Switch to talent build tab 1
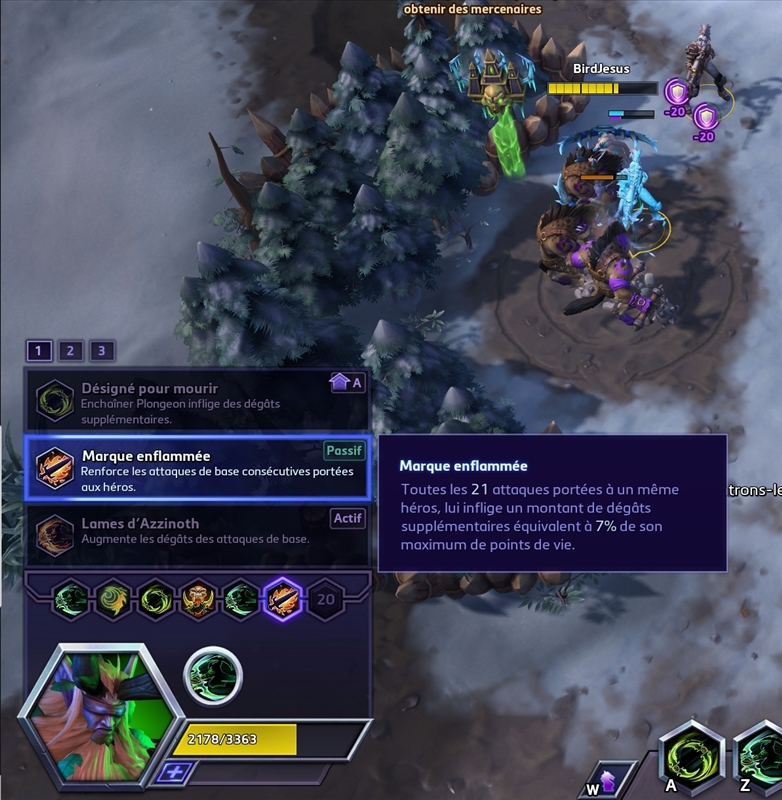The height and width of the screenshot is (800, 782). pyautogui.click(x=39, y=350)
